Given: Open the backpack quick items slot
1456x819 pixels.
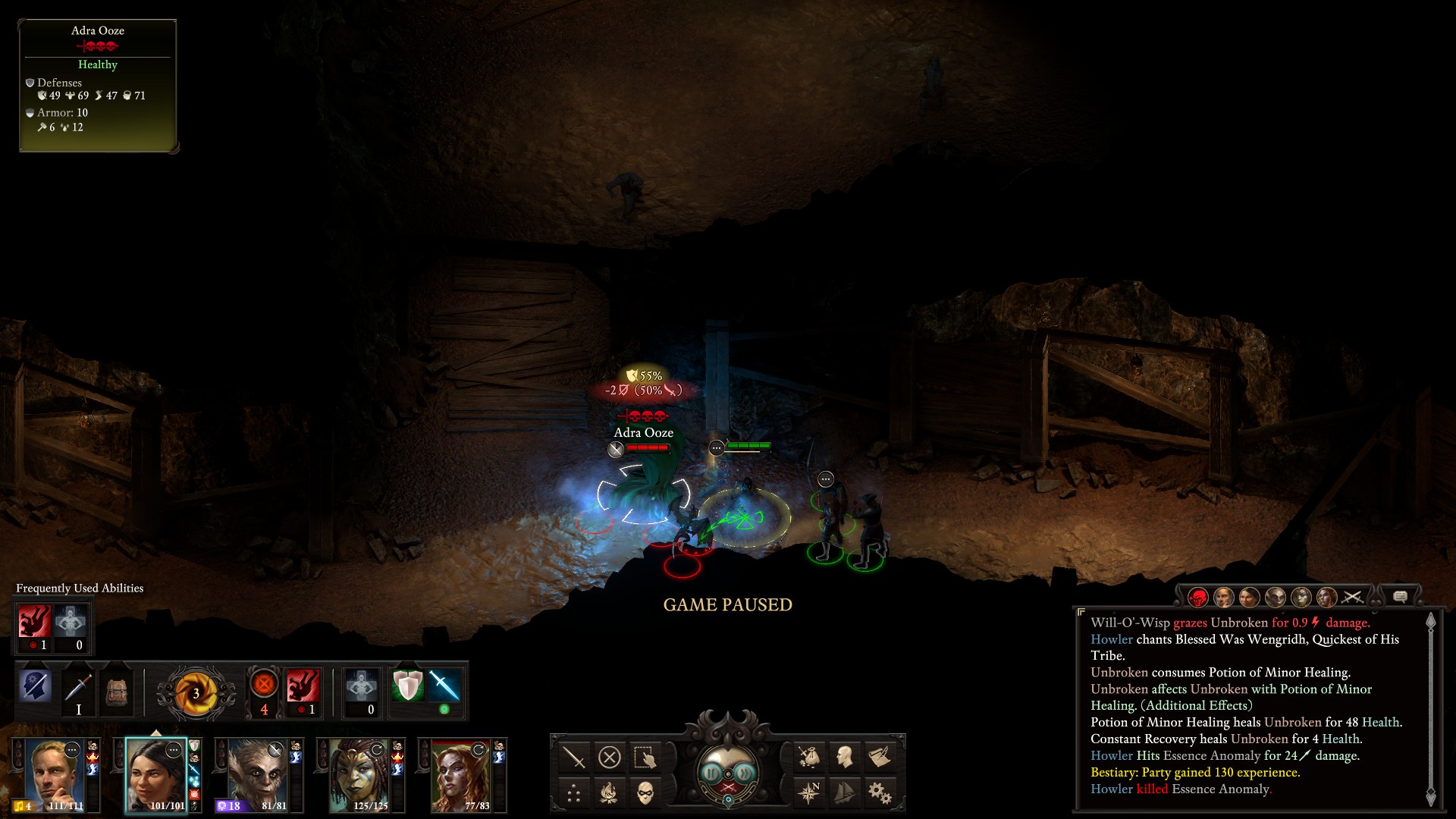Looking at the screenshot, I should point(117,690).
